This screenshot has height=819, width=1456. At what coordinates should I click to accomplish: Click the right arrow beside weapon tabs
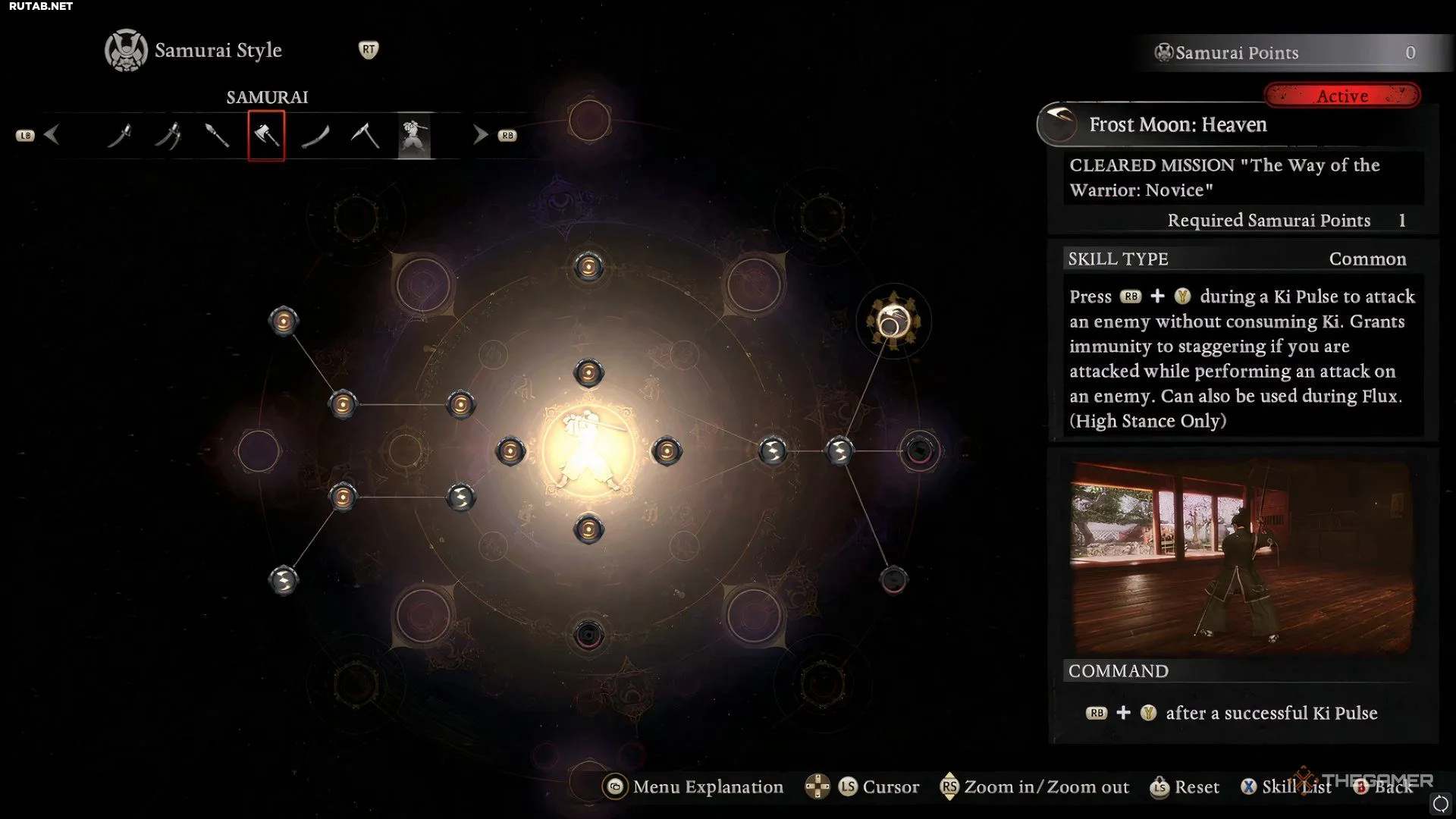click(x=480, y=135)
